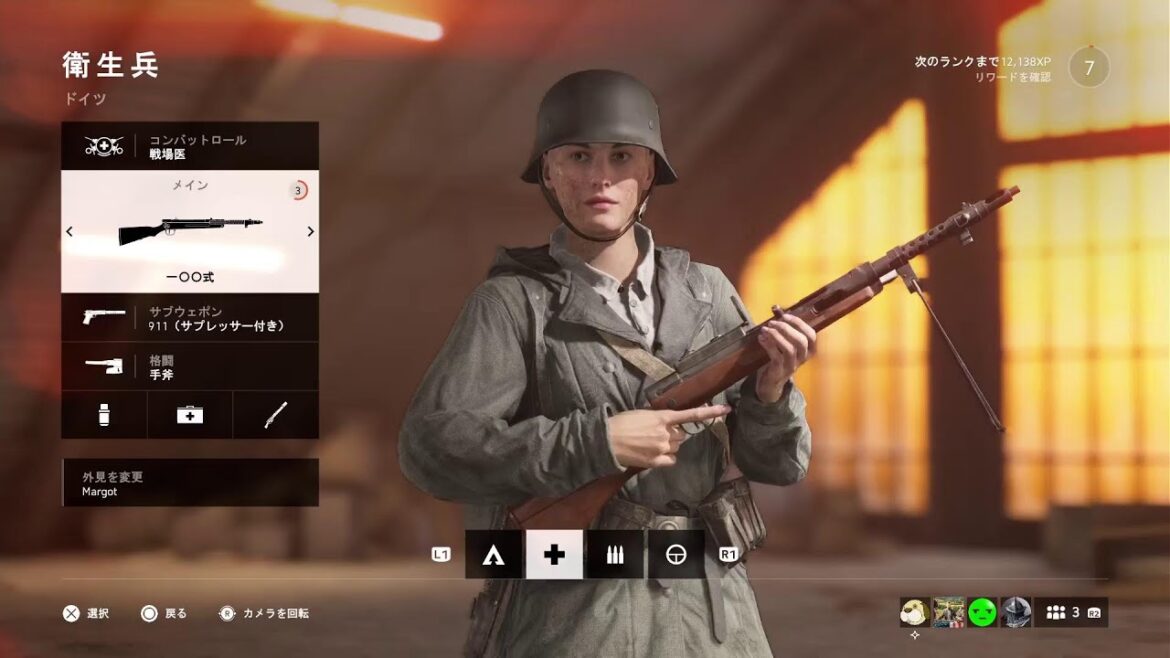Switch to the Recon scope class tab

click(x=676, y=555)
